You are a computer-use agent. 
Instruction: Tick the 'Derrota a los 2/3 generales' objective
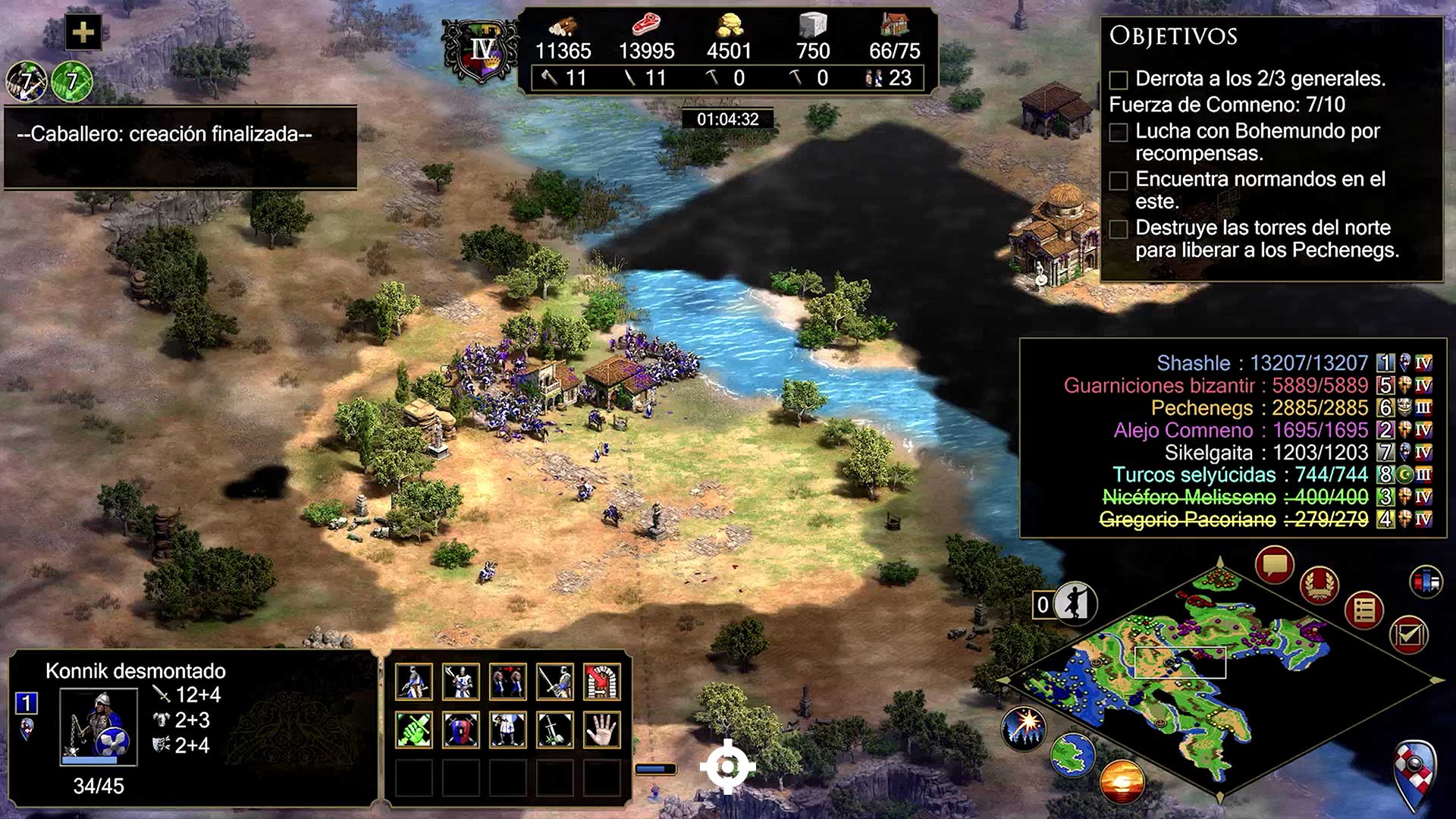pyautogui.click(x=1119, y=80)
